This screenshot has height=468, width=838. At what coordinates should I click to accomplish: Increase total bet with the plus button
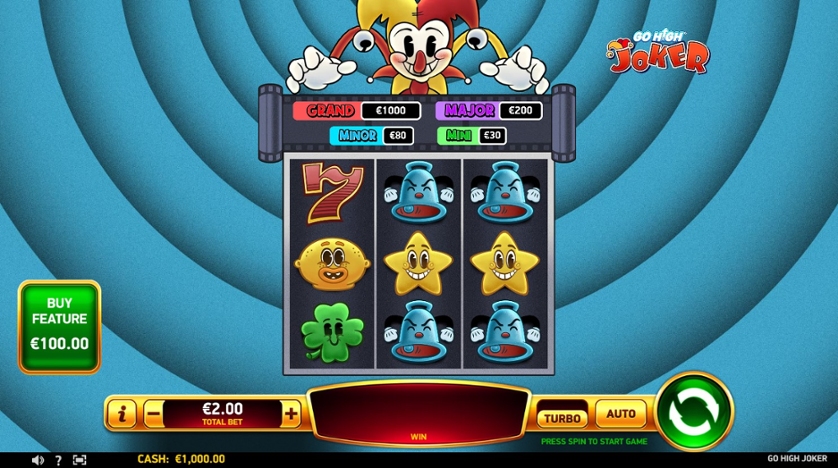coord(291,413)
